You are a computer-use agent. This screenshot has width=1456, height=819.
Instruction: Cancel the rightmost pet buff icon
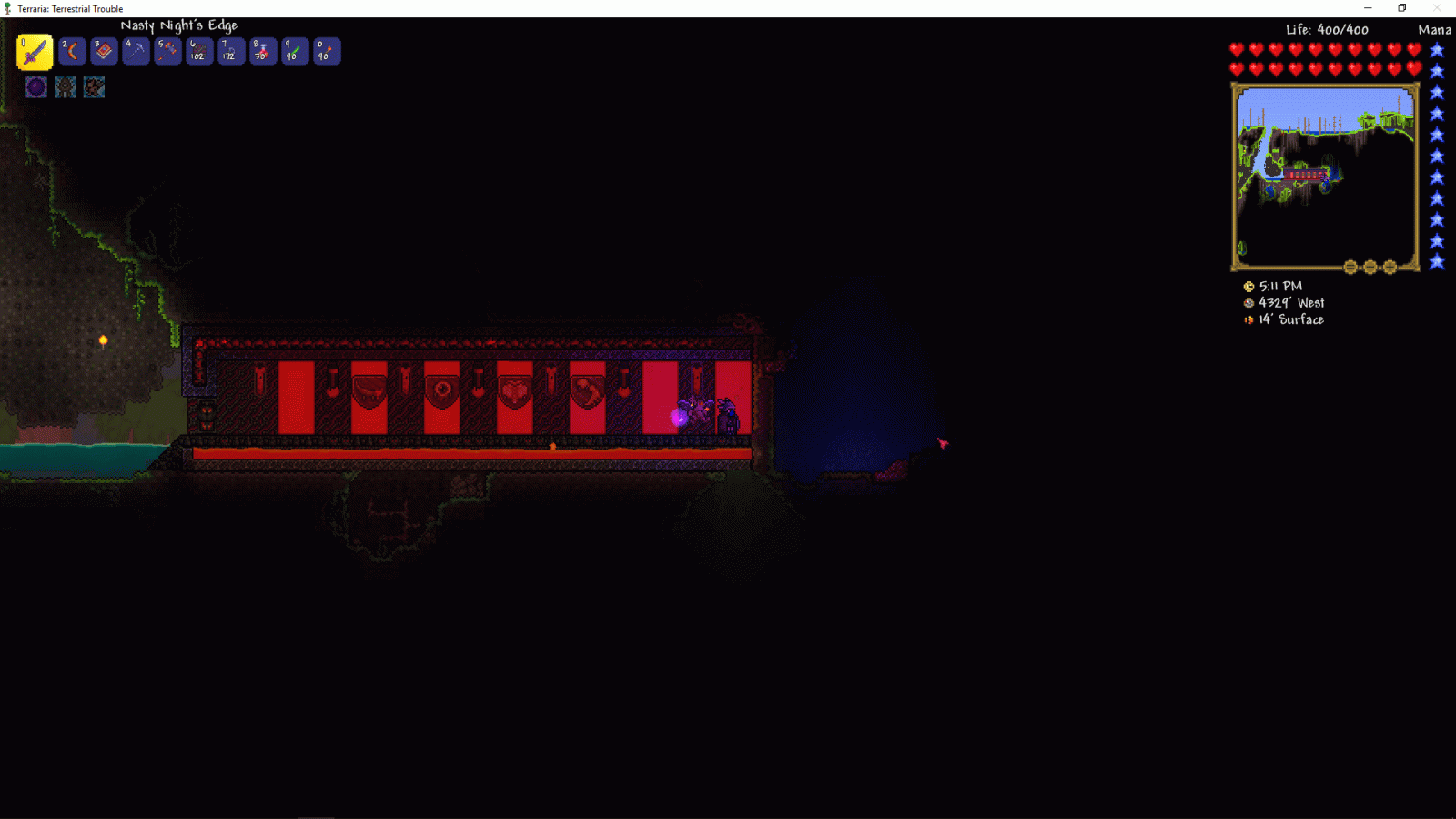pos(94,86)
